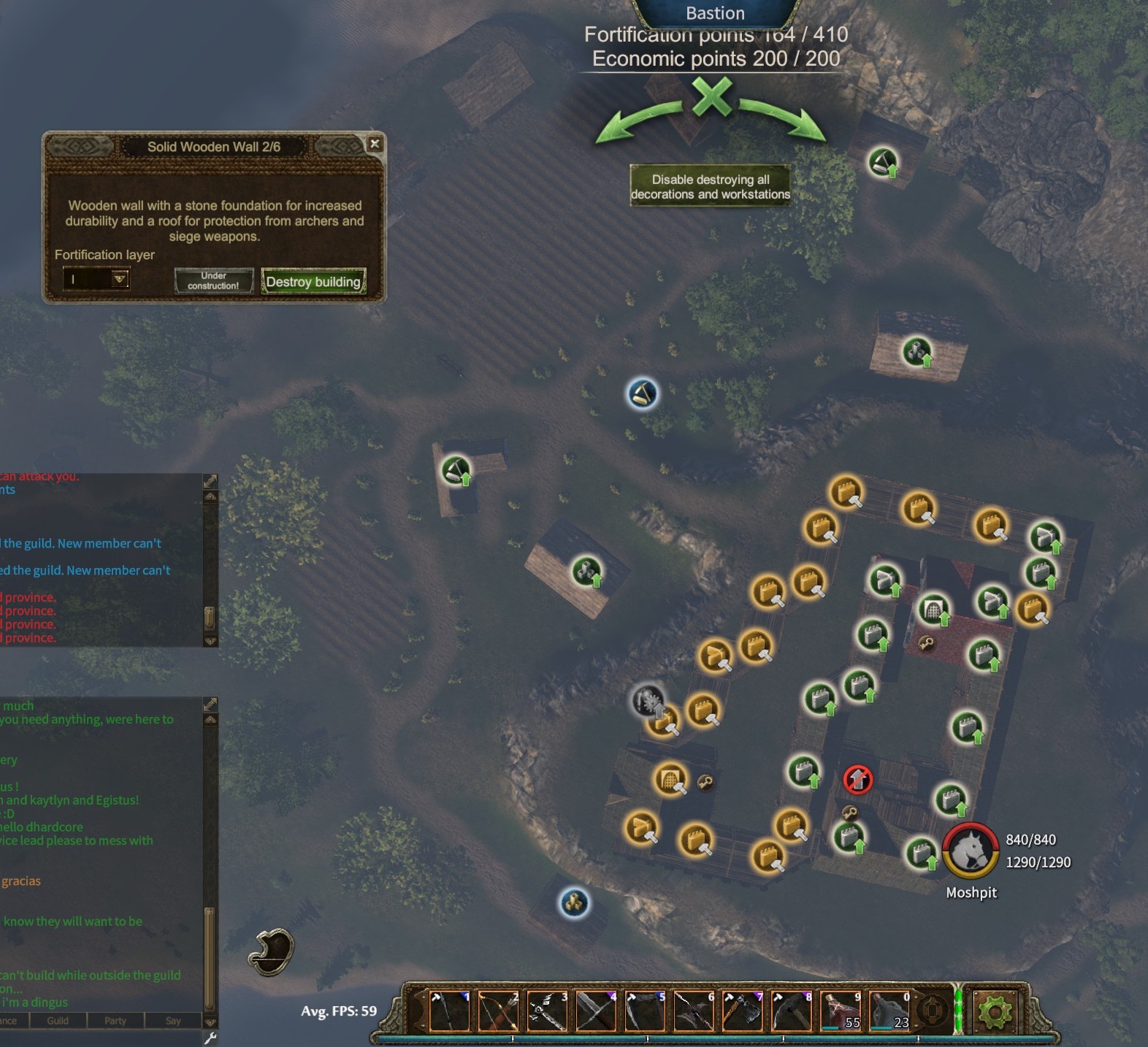Select the axe in hotbar slot 7
Image resolution: width=1148 pixels, height=1047 pixels.
coord(743,1011)
